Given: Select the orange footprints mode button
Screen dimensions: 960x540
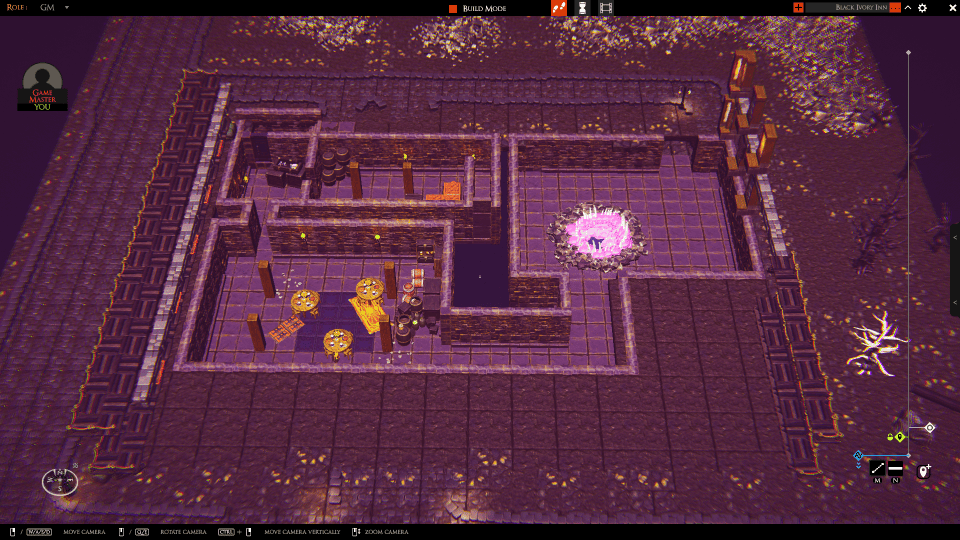Looking at the screenshot, I should tap(559, 8).
